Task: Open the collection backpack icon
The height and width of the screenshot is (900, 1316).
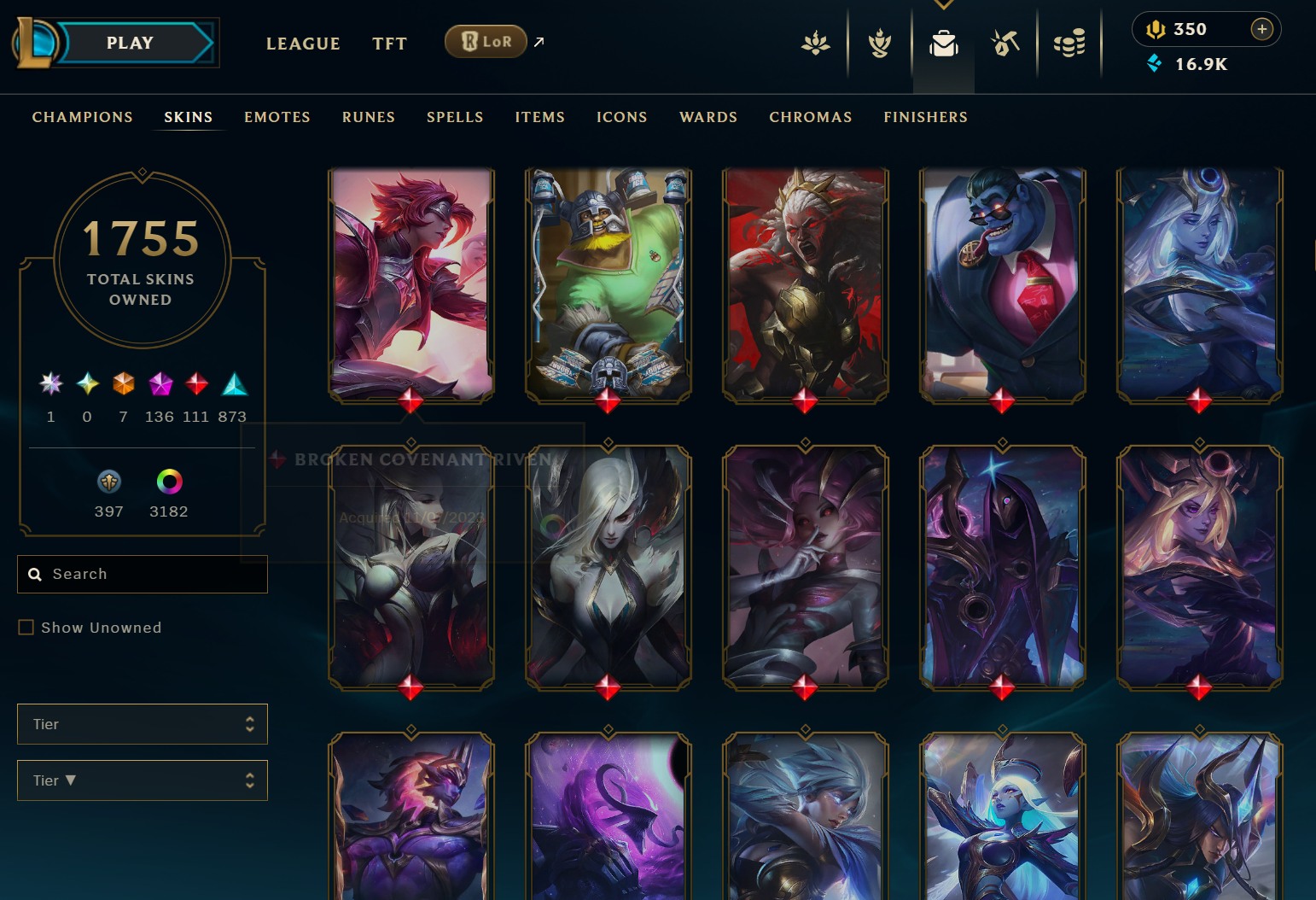Action: coord(943,43)
